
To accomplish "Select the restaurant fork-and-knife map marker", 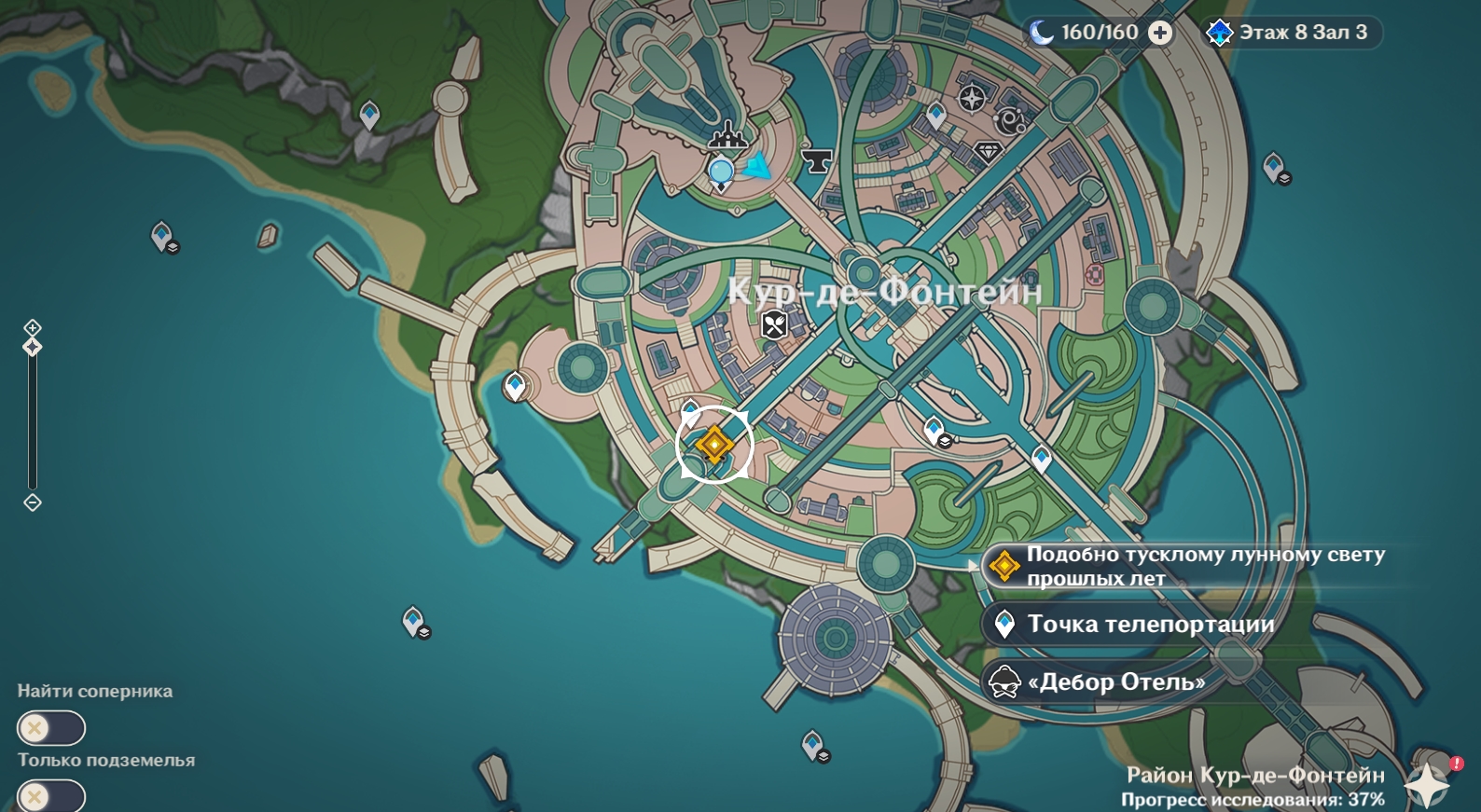I will pos(775,325).
